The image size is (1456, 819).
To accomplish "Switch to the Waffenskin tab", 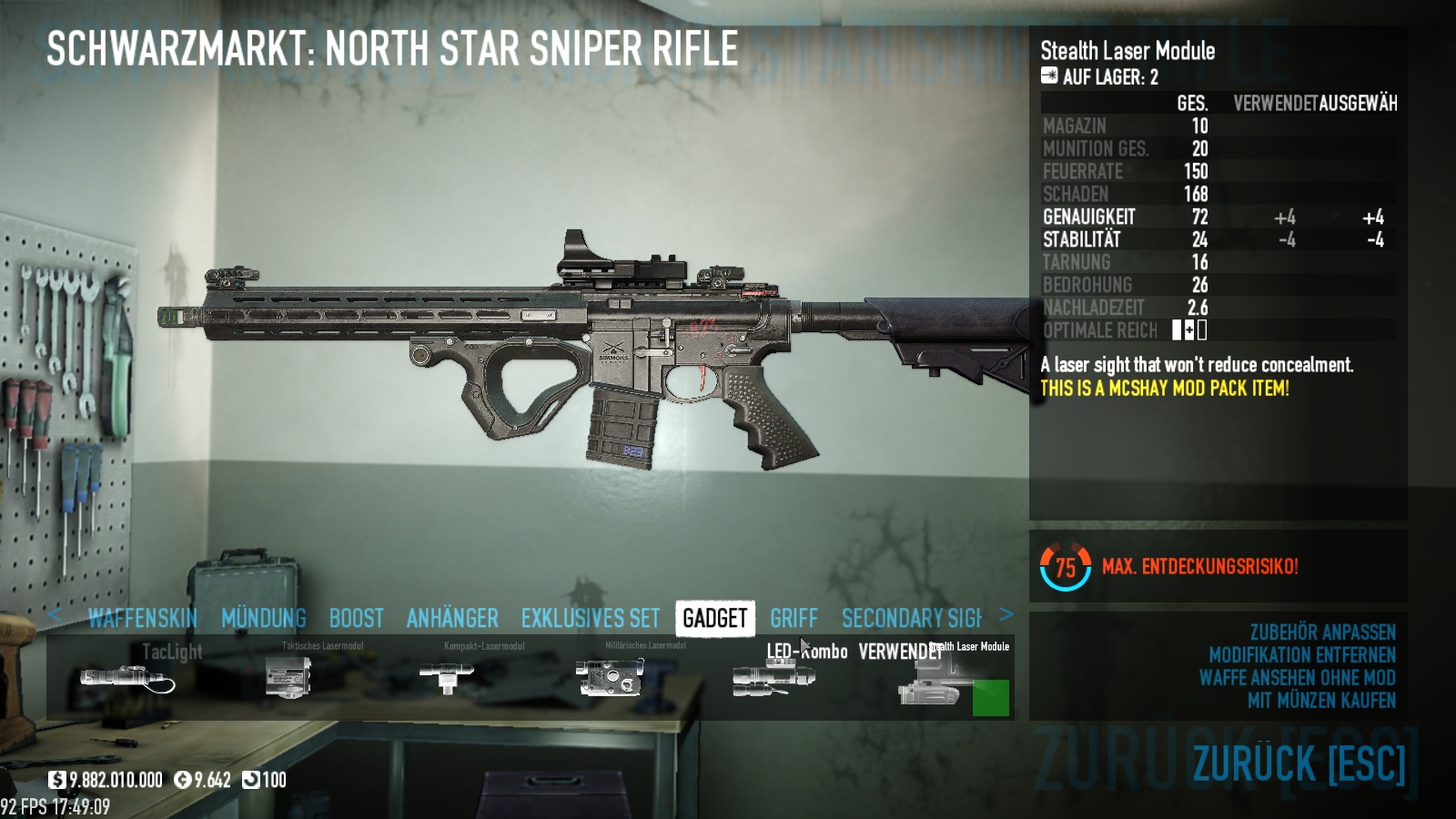I will 143,619.
